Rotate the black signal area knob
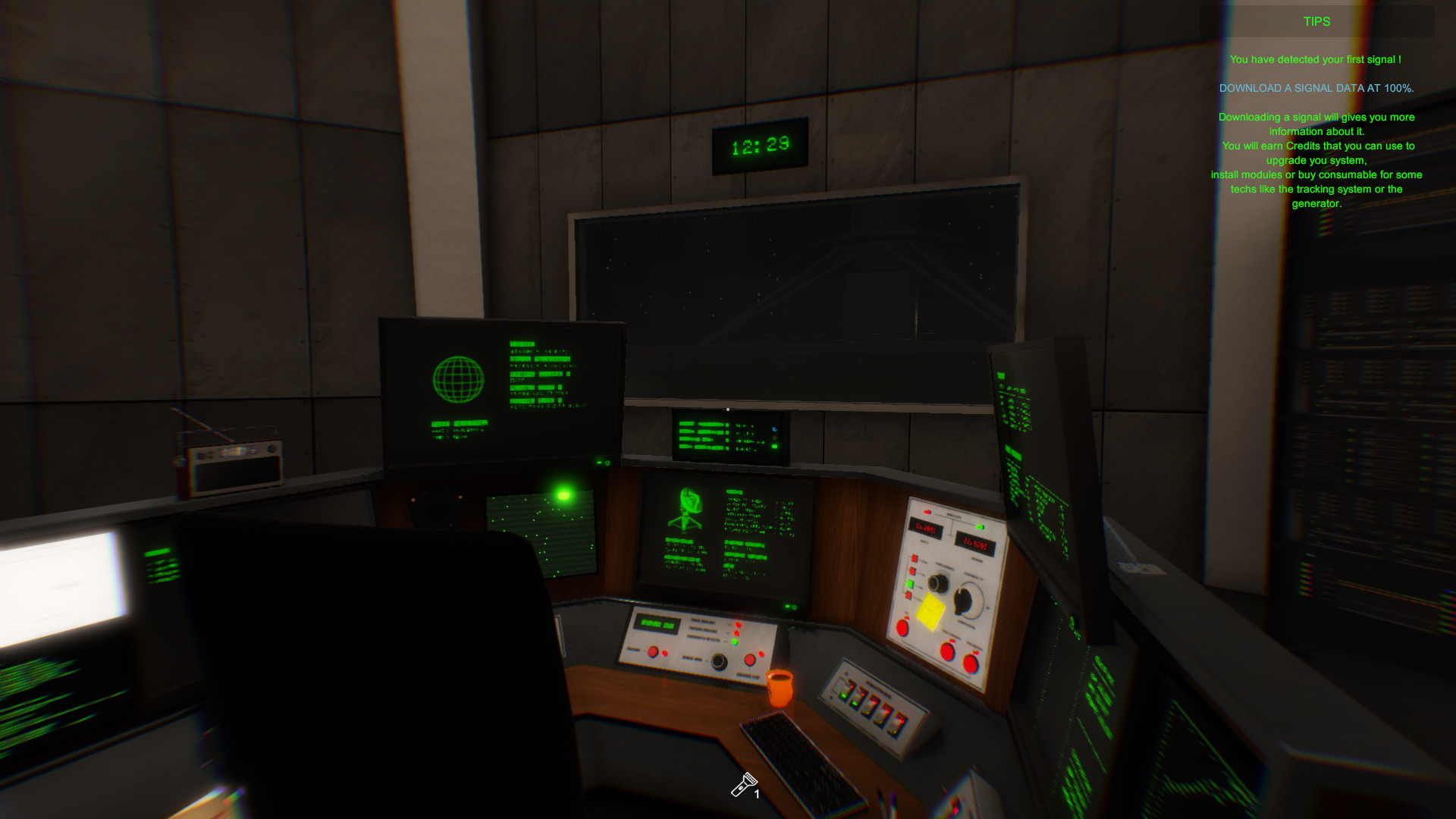 [x=719, y=661]
